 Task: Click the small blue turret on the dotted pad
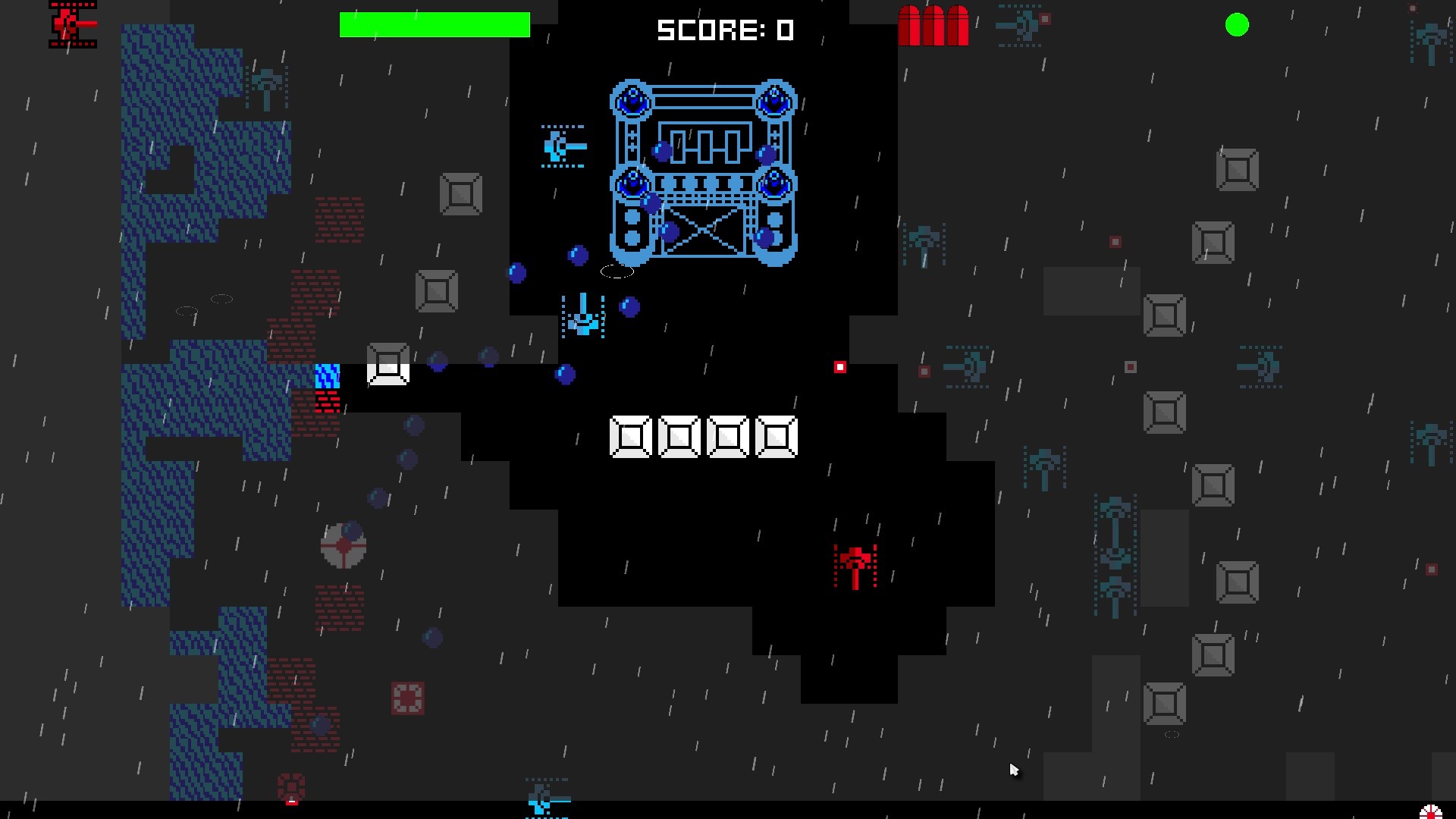coord(582,318)
